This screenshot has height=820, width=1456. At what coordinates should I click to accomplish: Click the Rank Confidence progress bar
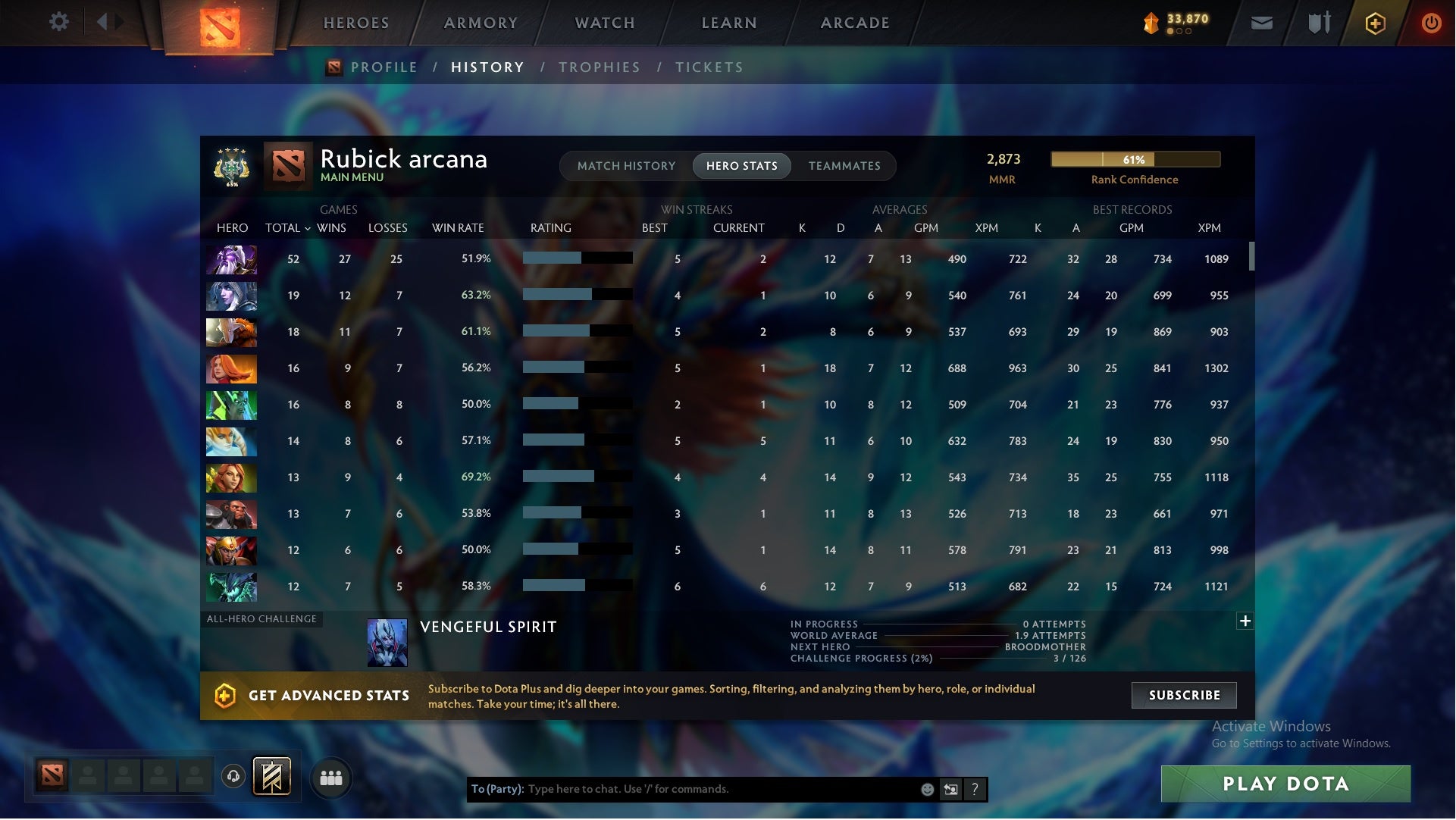click(1135, 160)
